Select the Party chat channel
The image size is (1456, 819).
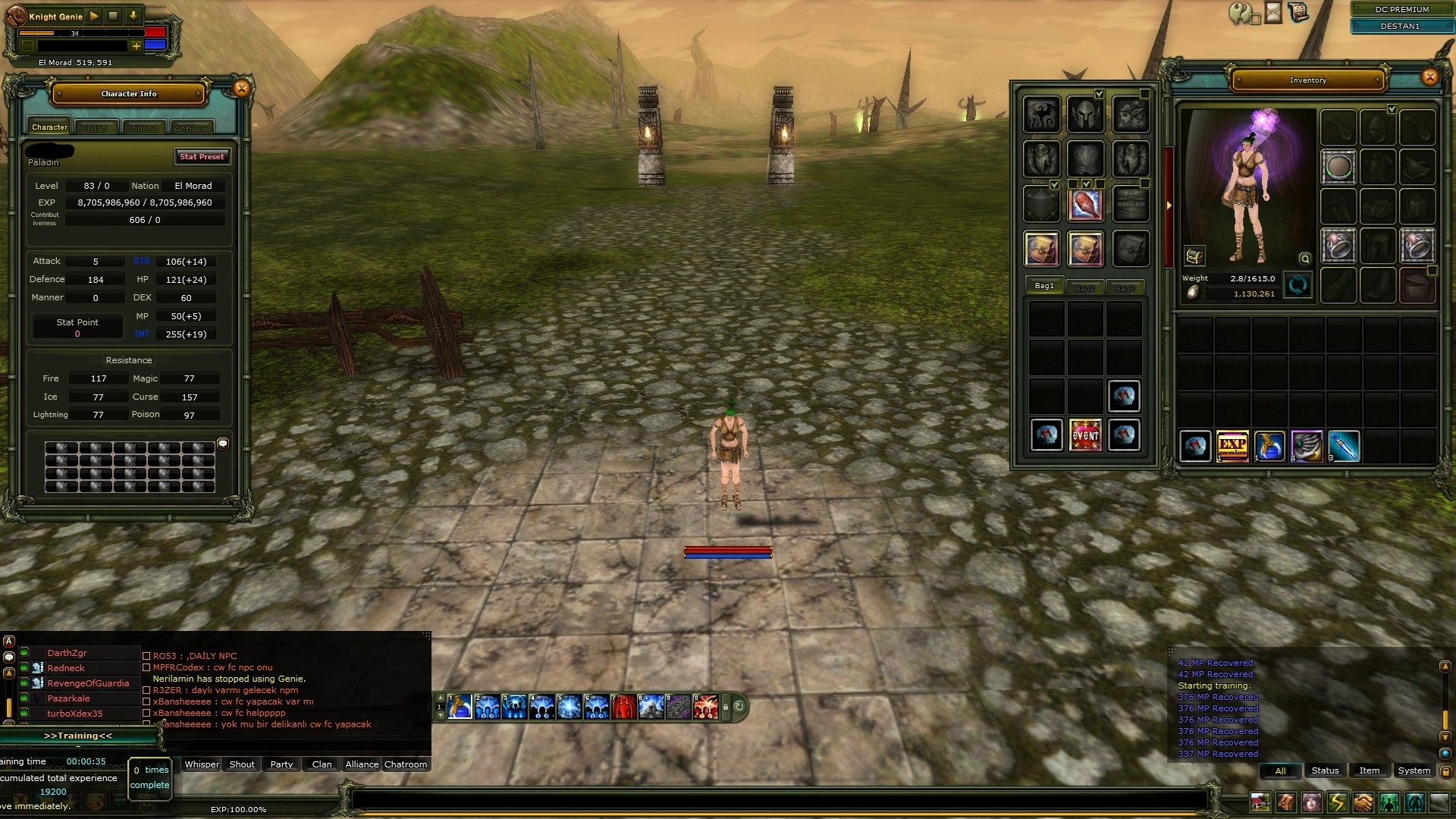pos(281,764)
